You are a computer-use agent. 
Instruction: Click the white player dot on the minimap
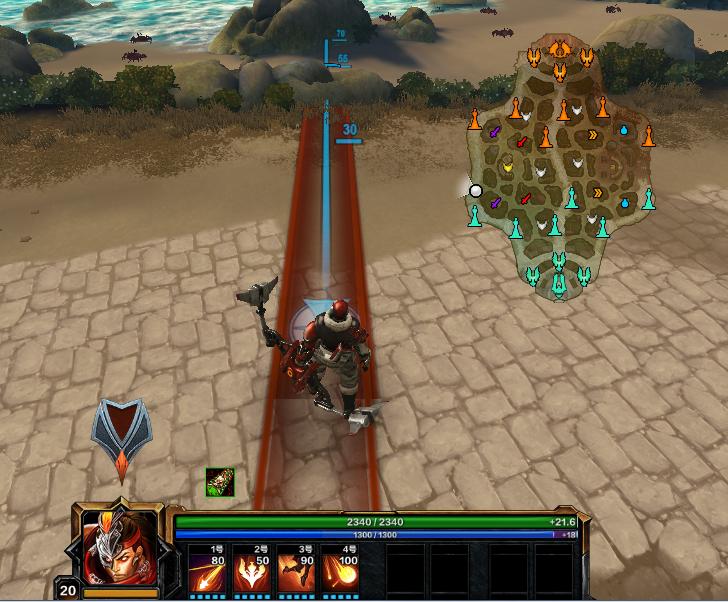click(x=476, y=190)
